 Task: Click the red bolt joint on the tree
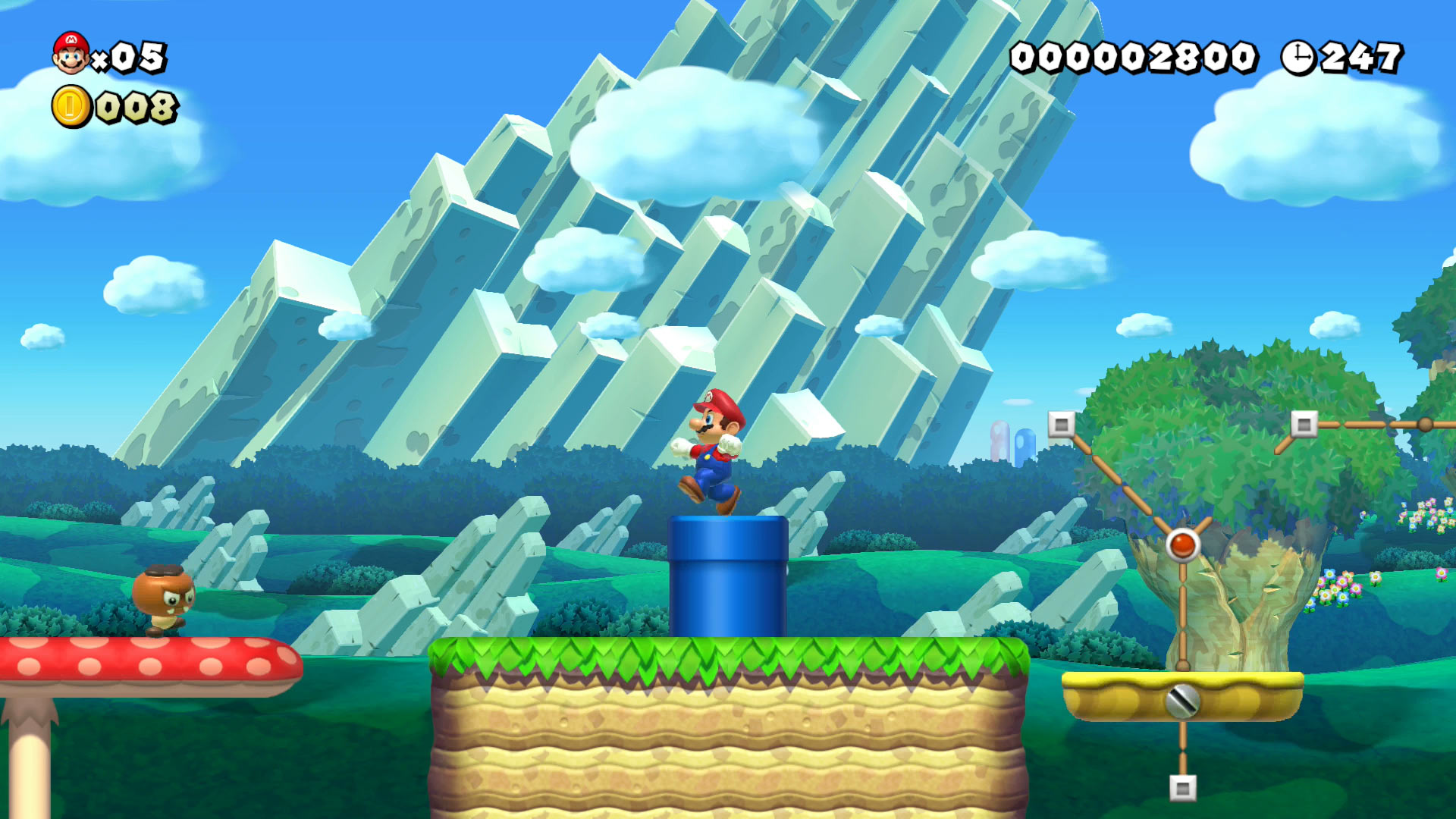click(1184, 544)
